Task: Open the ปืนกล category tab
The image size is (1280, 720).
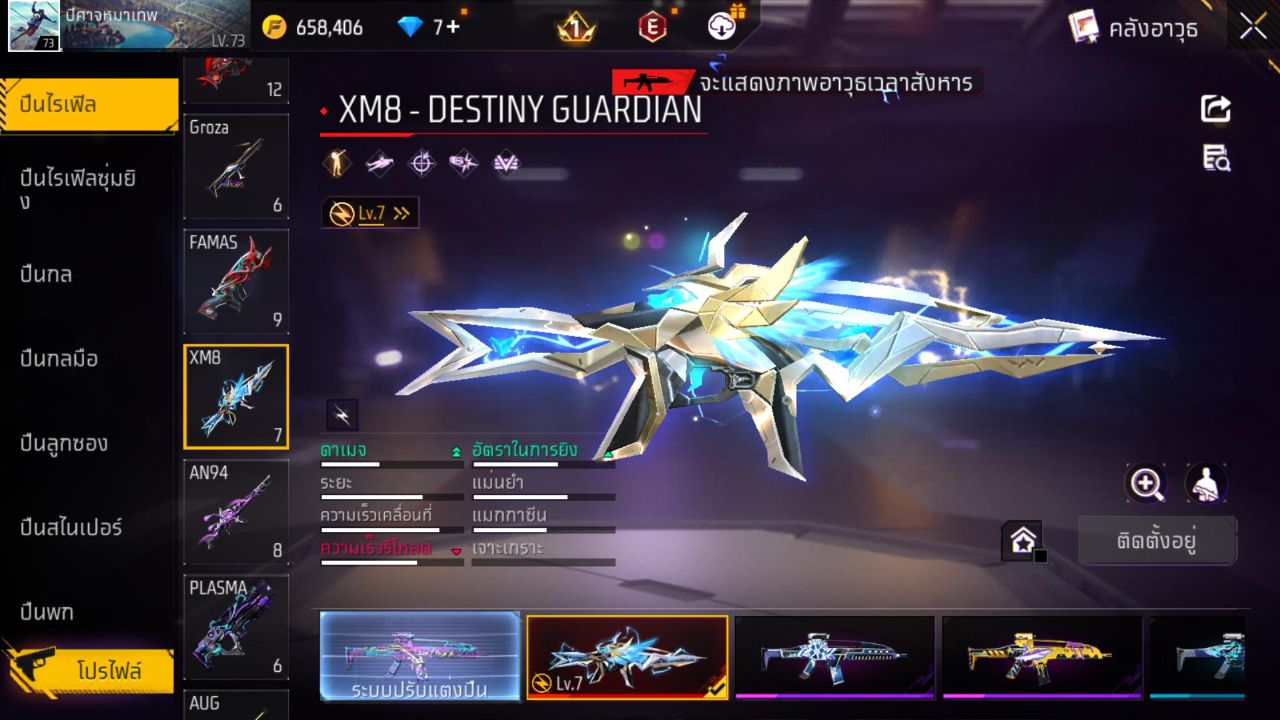Action: pyautogui.click(x=47, y=274)
